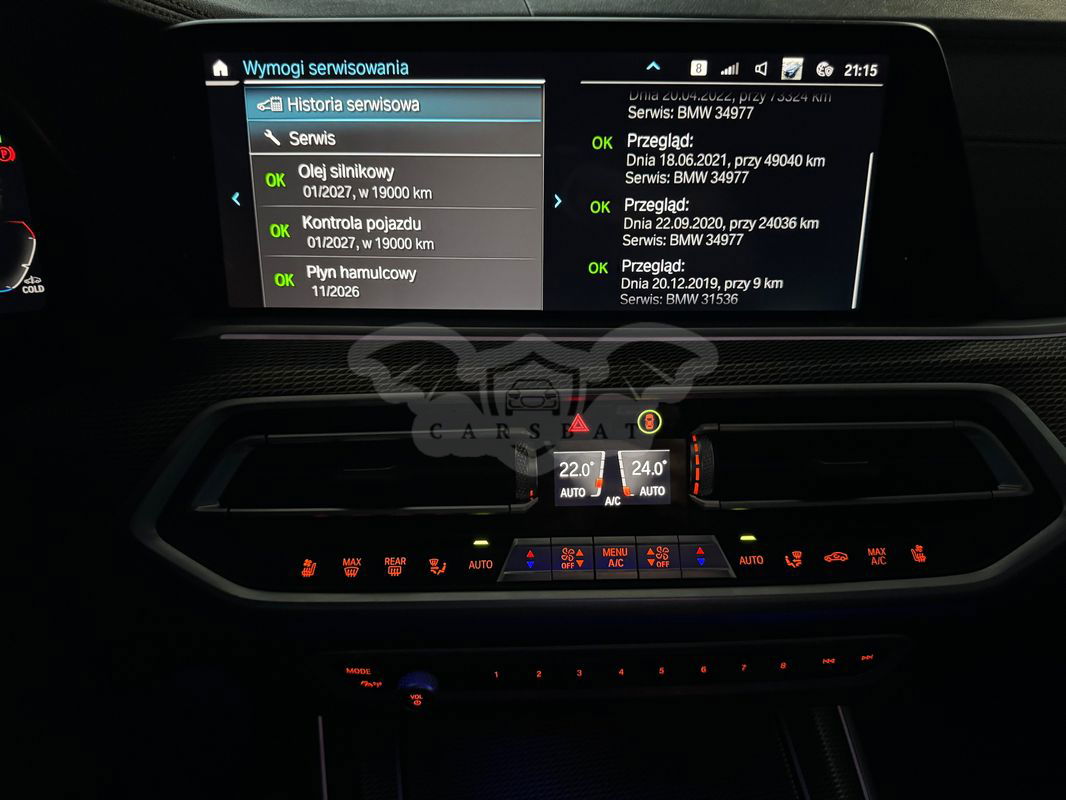Click the left arrow beside the menu
1066x800 pixels.
[236, 199]
